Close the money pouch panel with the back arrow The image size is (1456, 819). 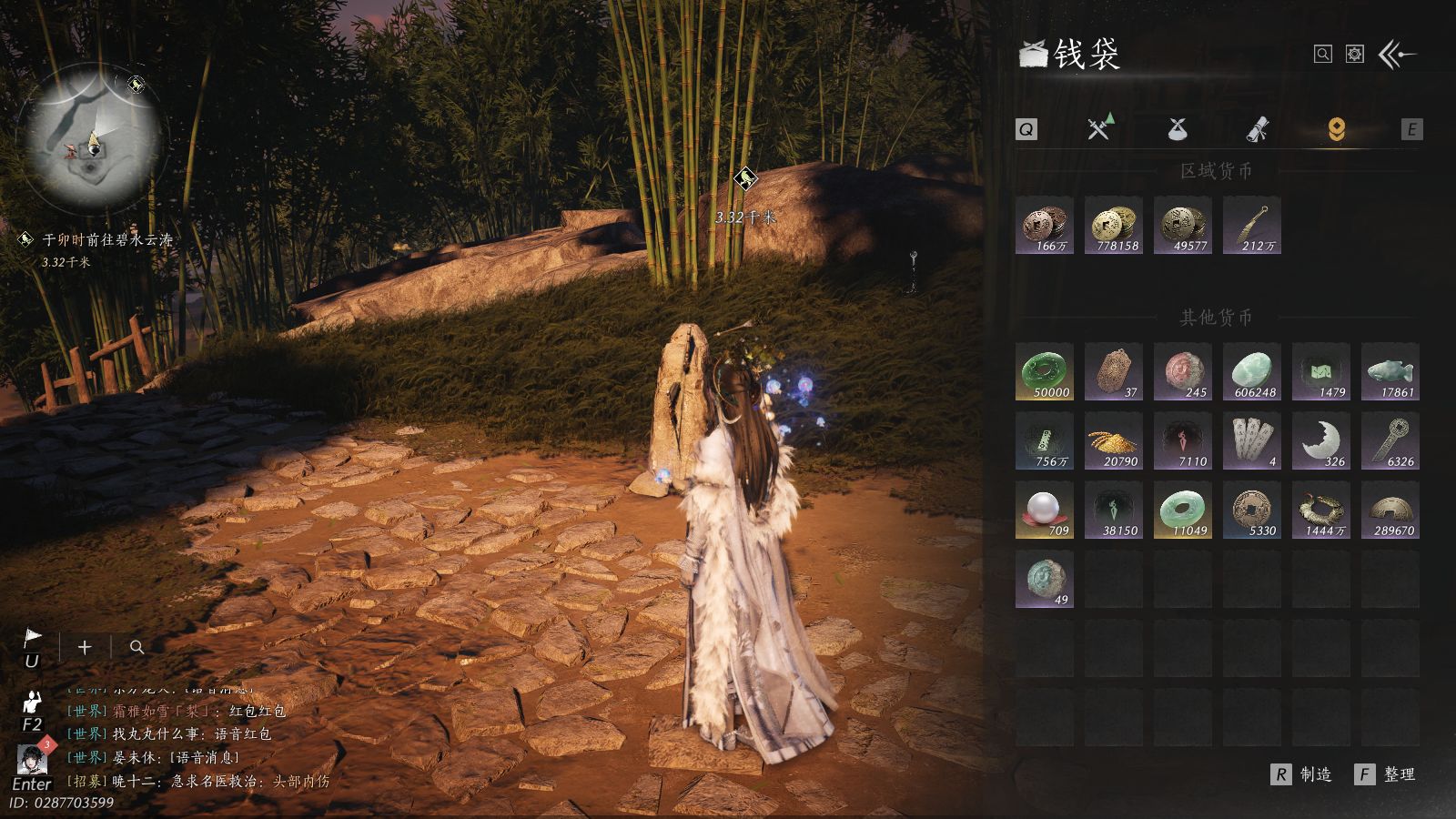tap(1397, 55)
